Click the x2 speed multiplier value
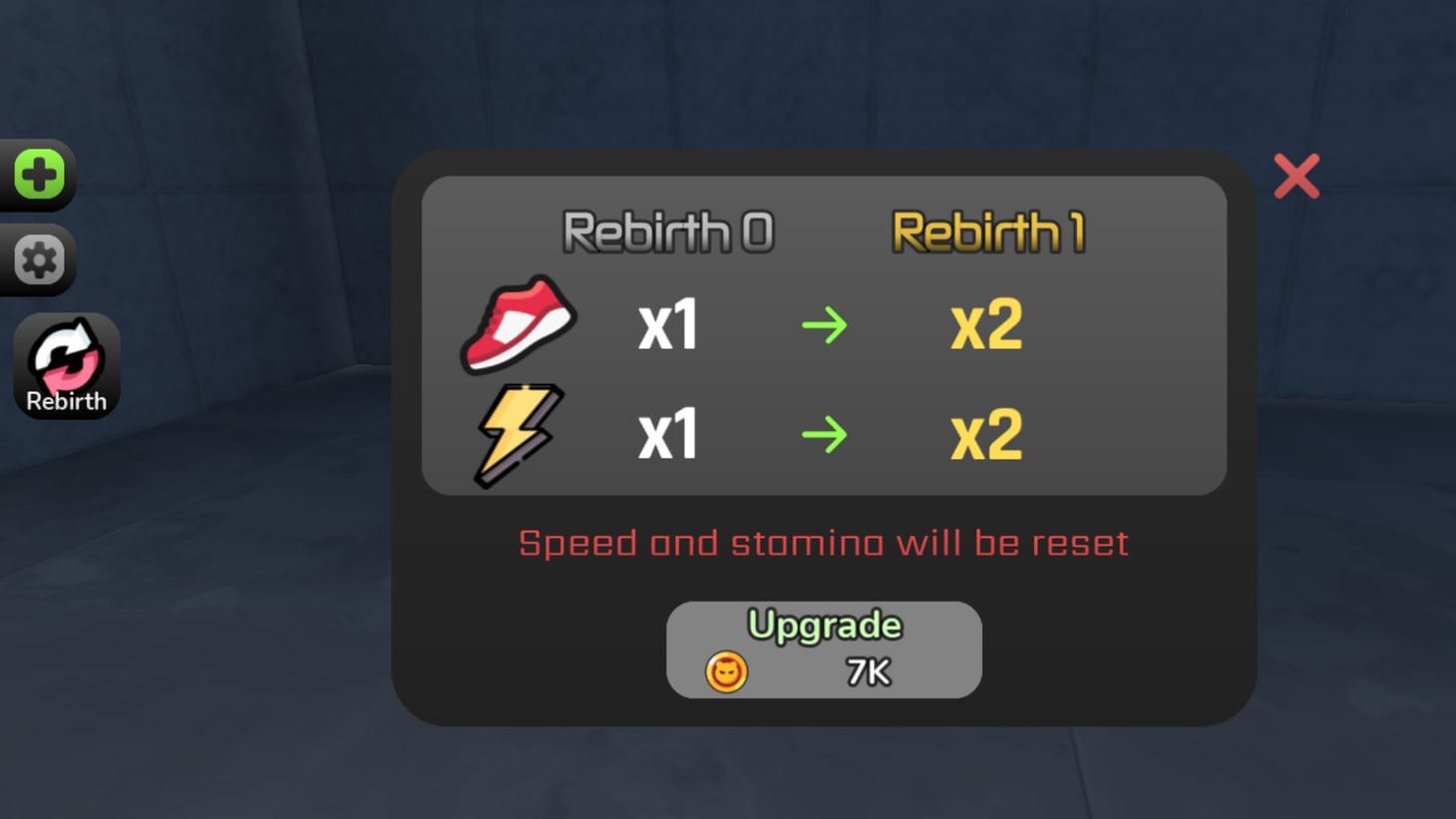 tap(985, 324)
